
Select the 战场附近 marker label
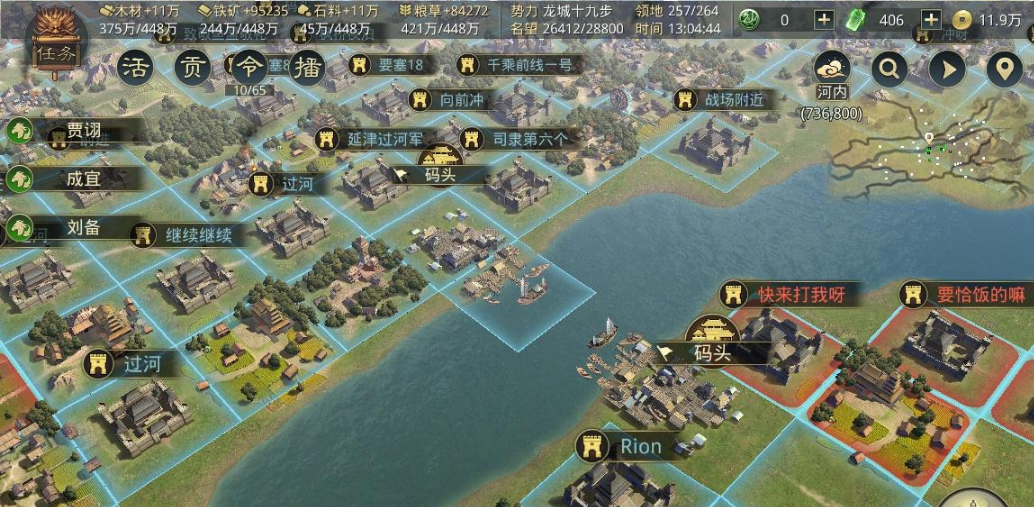[722, 100]
